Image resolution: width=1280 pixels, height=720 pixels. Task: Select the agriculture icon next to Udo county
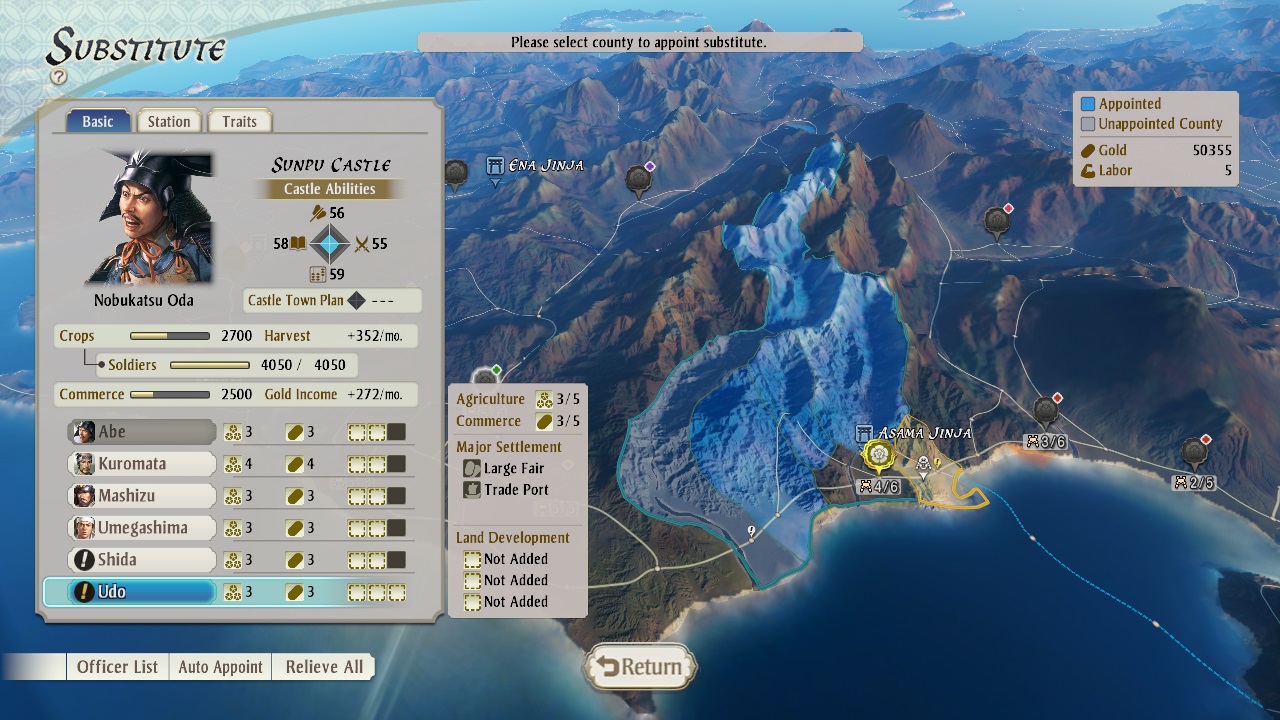click(232, 592)
